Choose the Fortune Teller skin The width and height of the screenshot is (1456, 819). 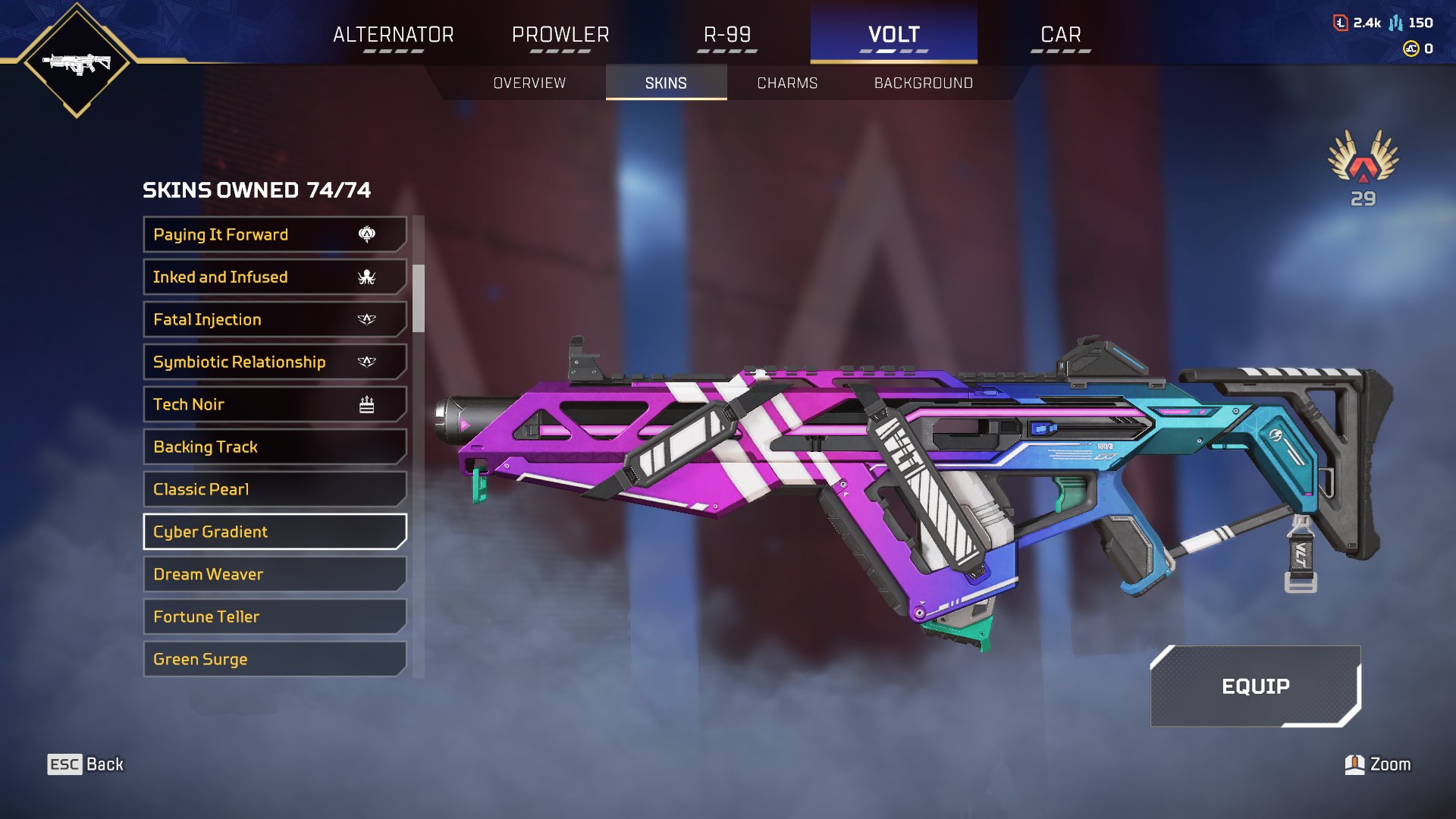click(x=275, y=617)
